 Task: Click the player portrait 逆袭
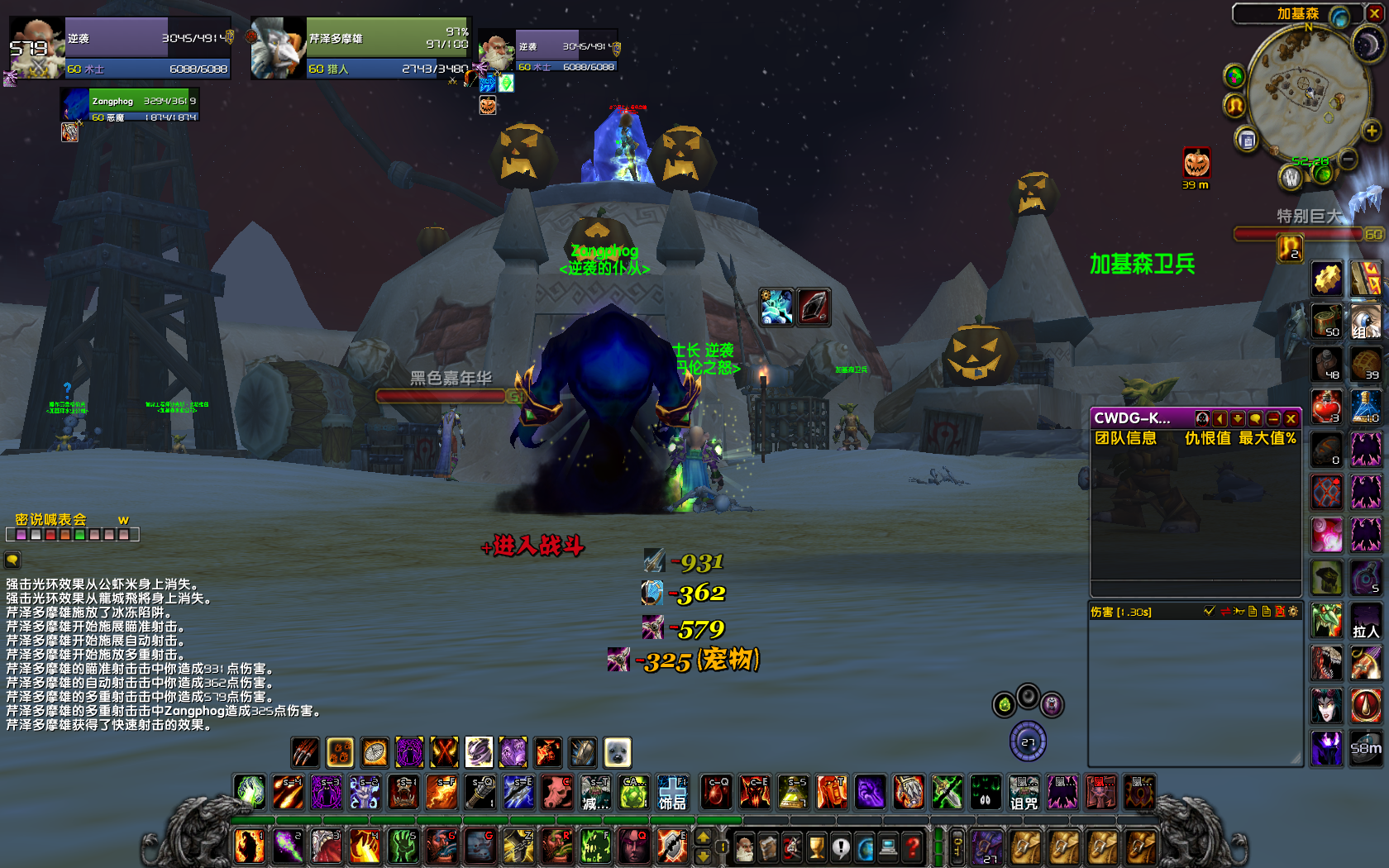click(36, 48)
